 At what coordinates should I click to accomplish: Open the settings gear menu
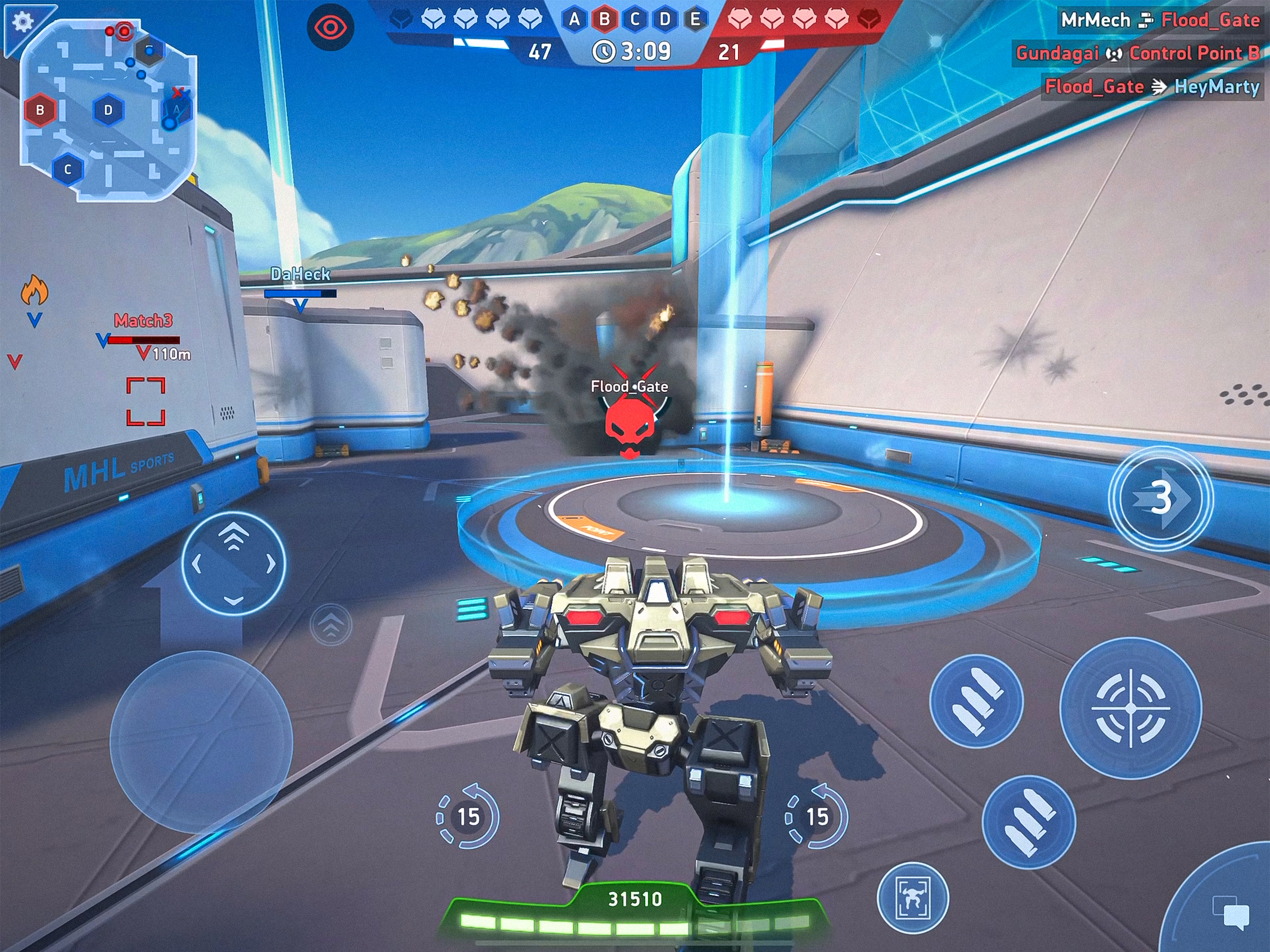pos(23,23)
